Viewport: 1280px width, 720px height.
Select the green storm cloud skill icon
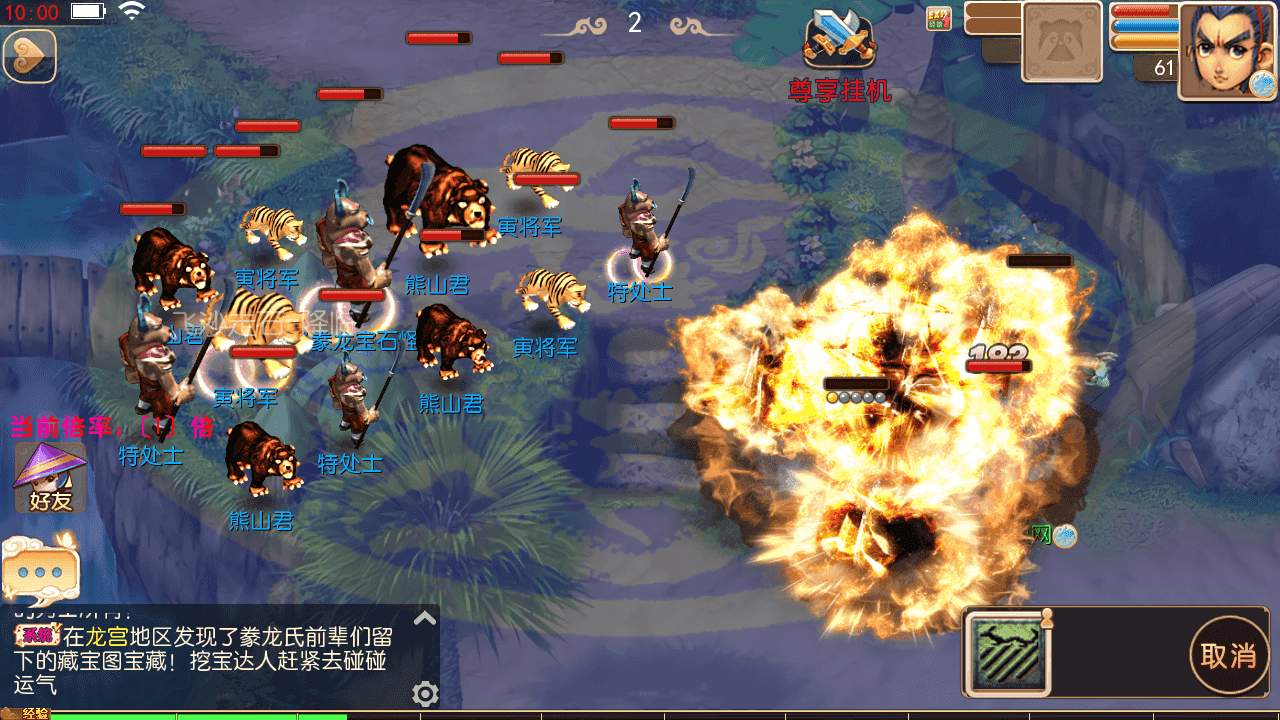click(1008, 653)
